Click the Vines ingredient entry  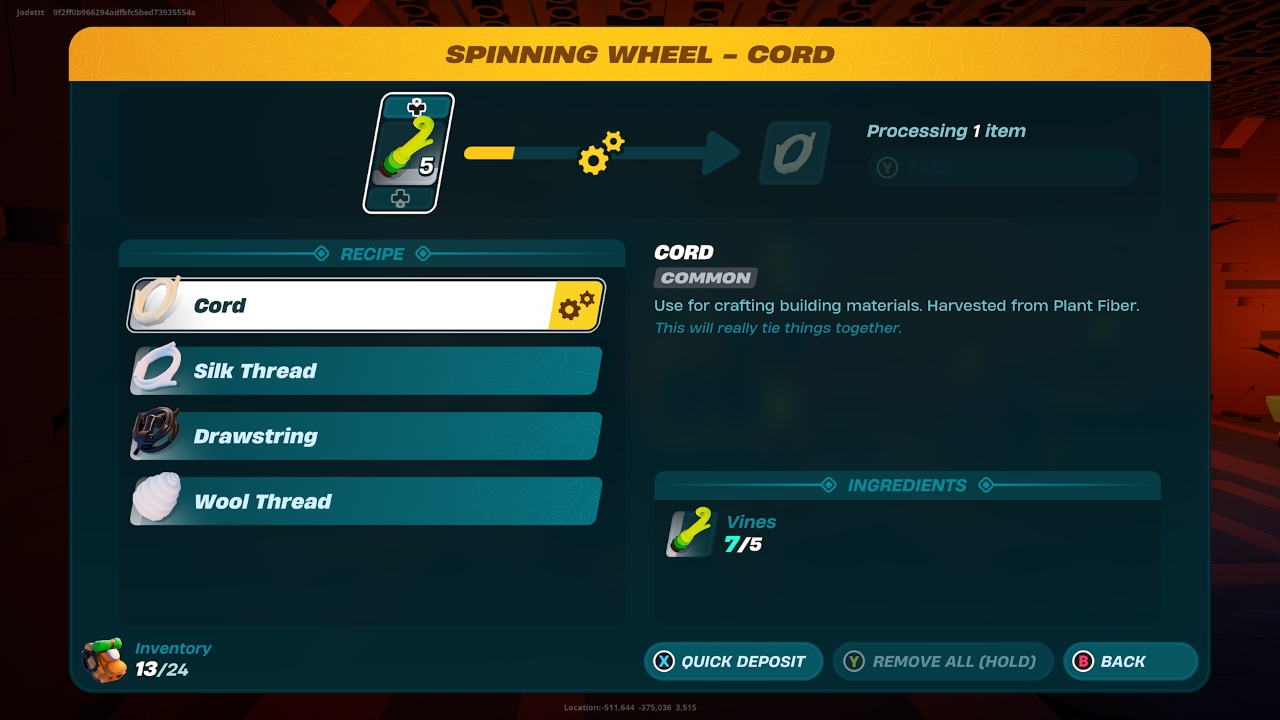[722, 533]
